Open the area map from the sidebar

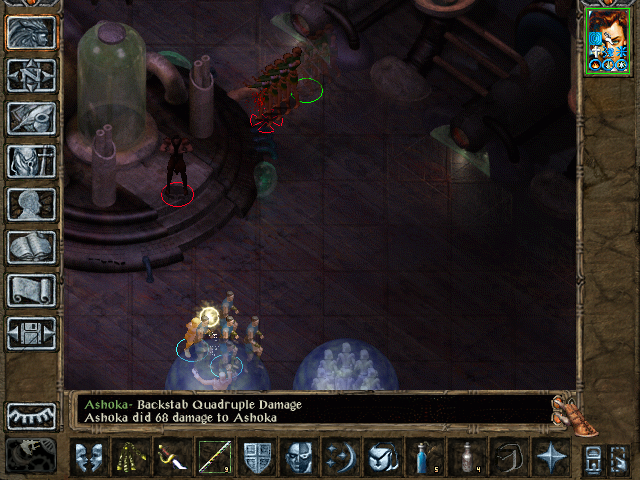(32, 75)
